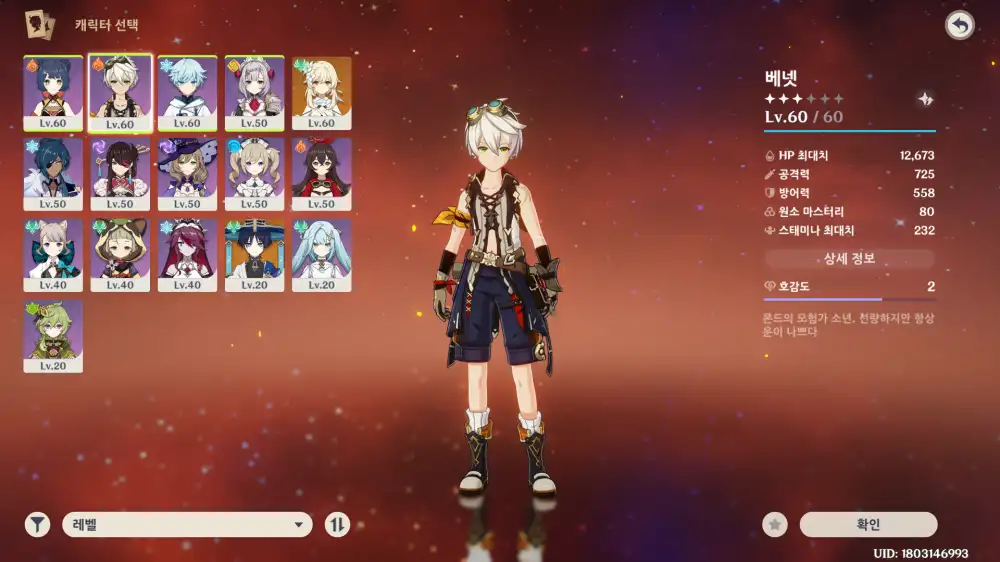Select the blonde Traveler portrait

[x=321, y=92]
